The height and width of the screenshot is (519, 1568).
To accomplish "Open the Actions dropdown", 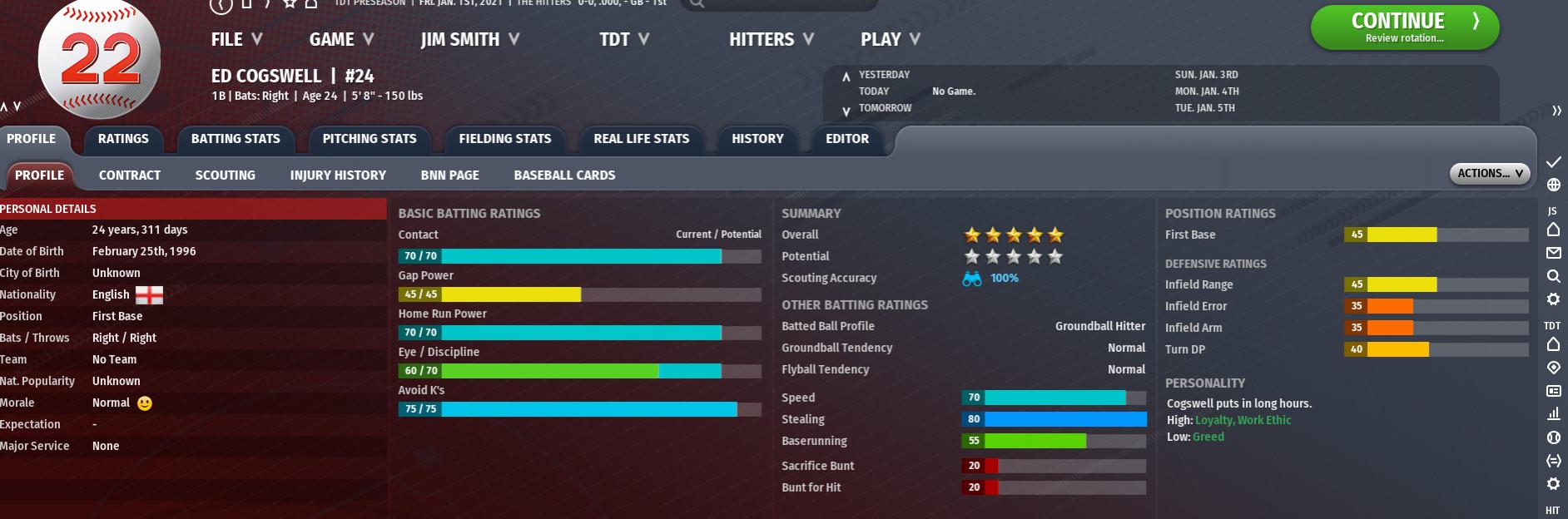I will point(1489,173).
